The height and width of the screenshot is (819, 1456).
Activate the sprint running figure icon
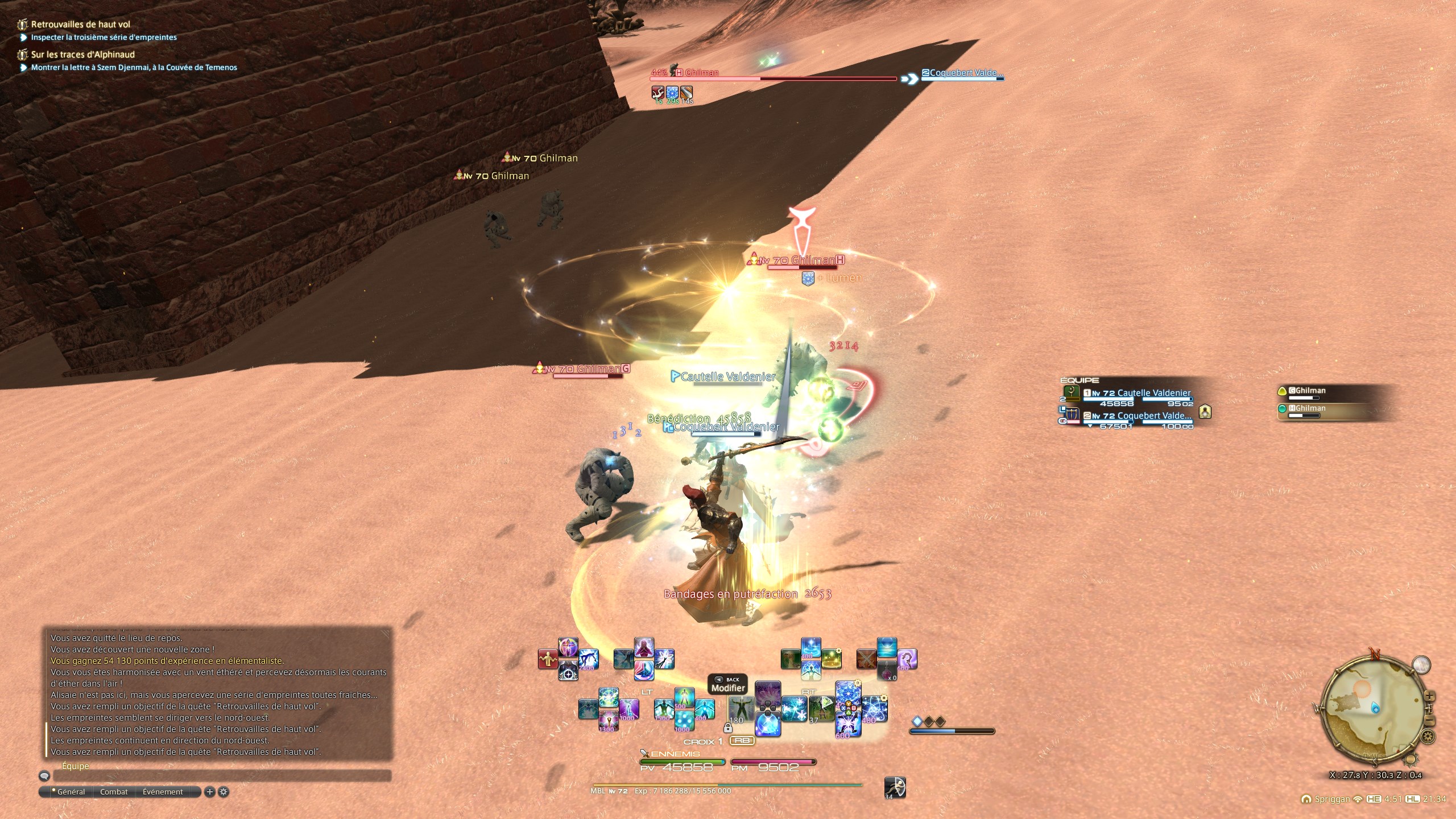895,787
